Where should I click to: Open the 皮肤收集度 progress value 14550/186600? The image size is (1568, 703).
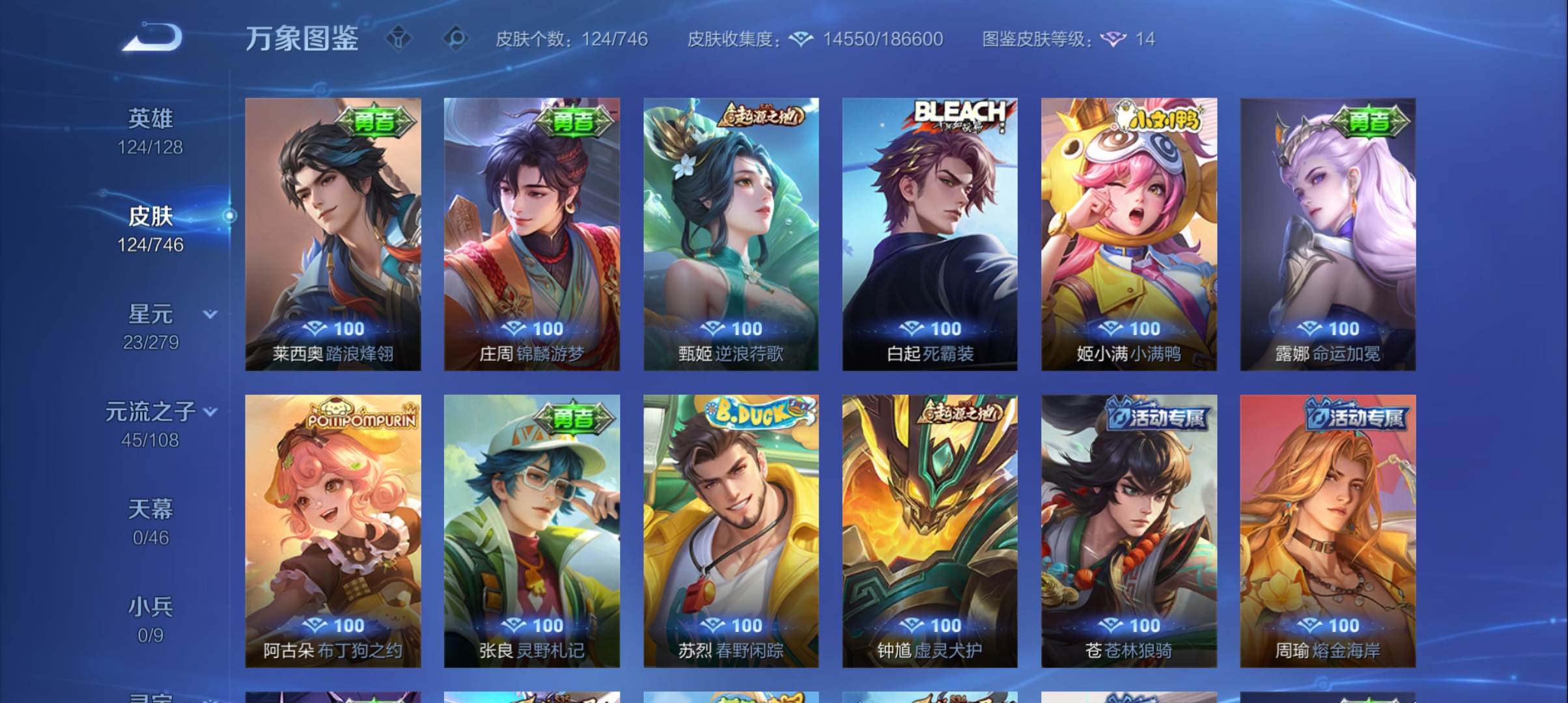click(x=880, y=39)
